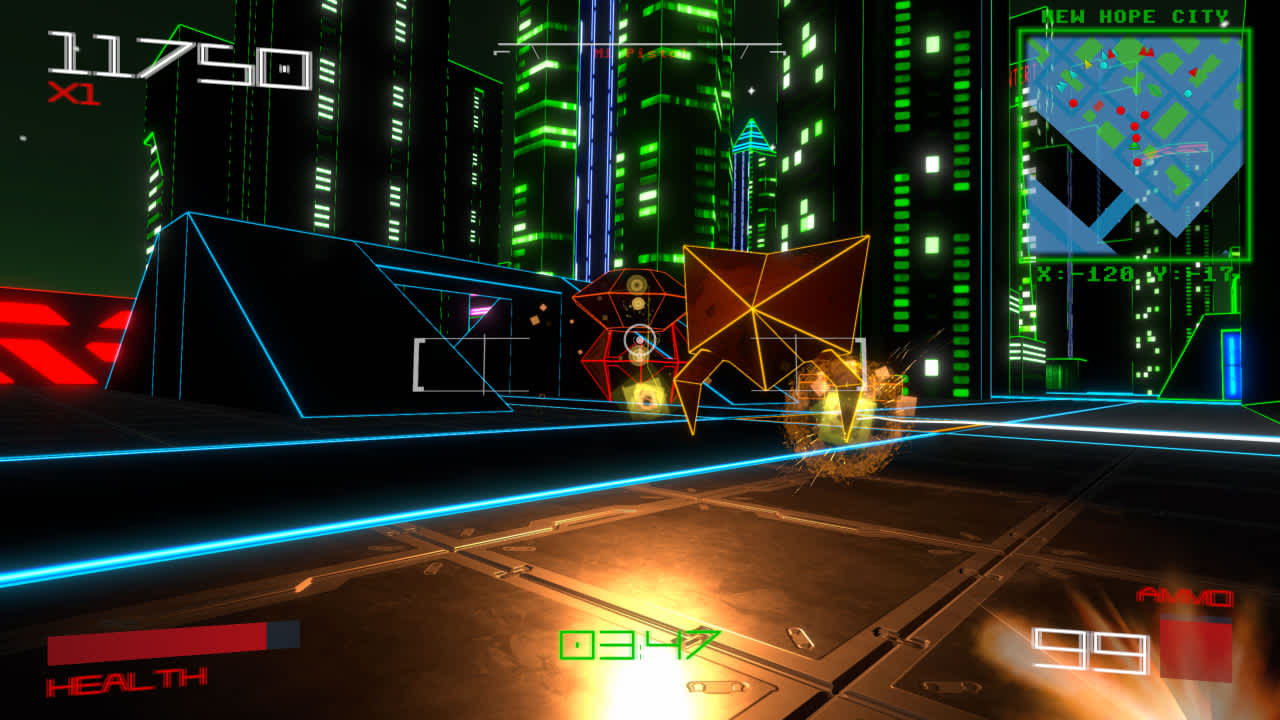Screen dimensions: 1280x720
Task: Expand the coordinate readout X:-120 Y:-17
Action: (x=1137, y=273)
